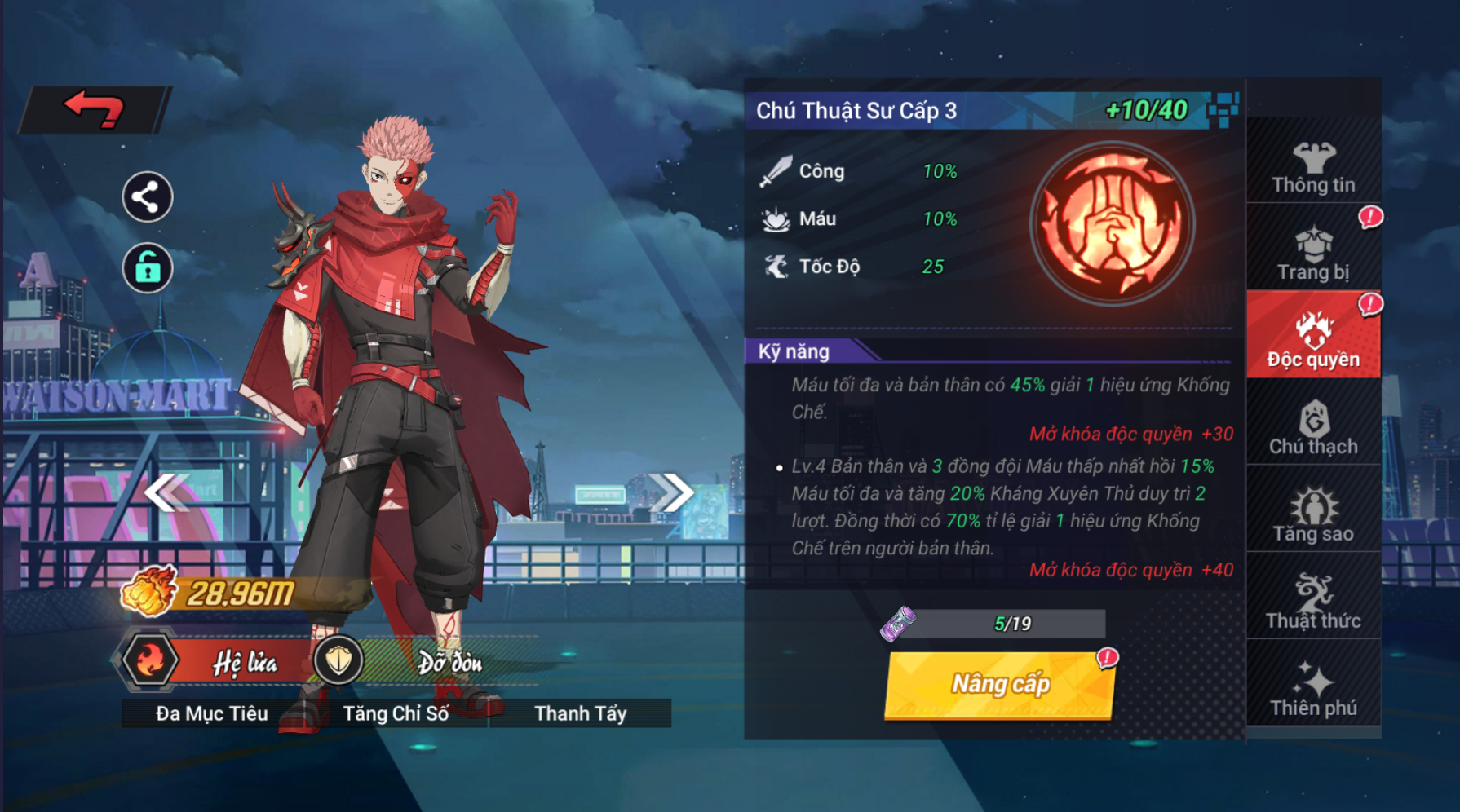The width and height of the screenshot is (1460, 812).
Task: Tap the glowing red hand emblem
Action: [x=1112, y=225]
